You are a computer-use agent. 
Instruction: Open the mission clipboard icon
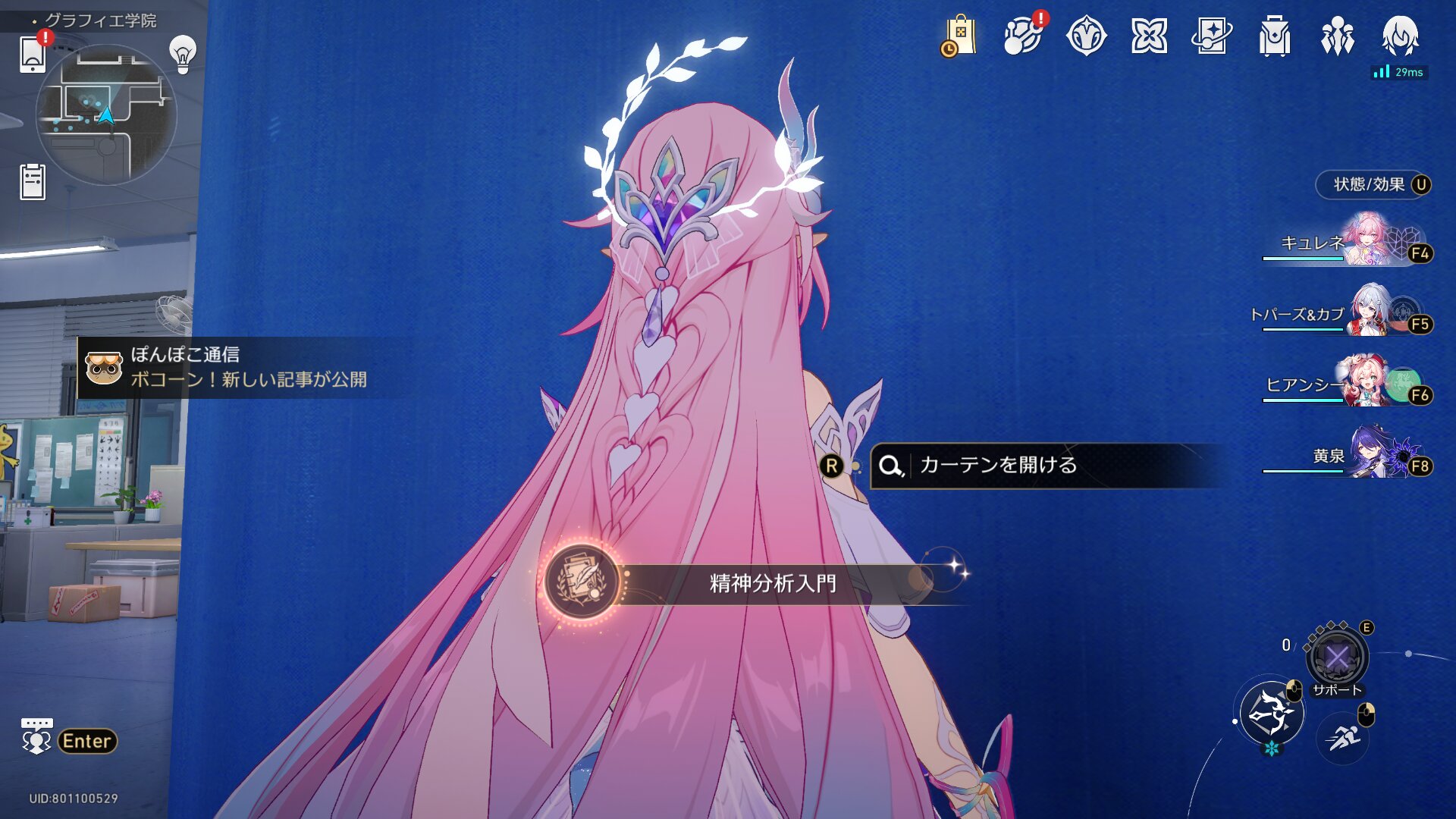tap(33, 182)
